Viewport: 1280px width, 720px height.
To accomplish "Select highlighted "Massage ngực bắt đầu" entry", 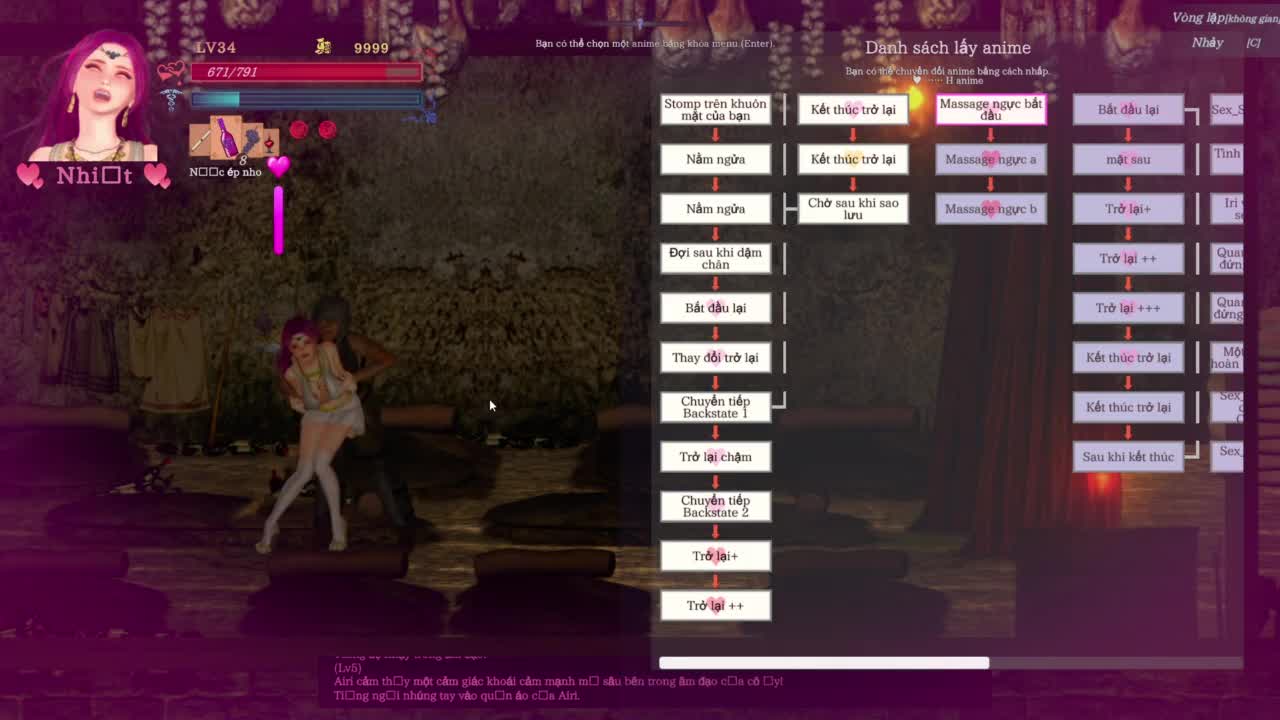I will [990, 109].
